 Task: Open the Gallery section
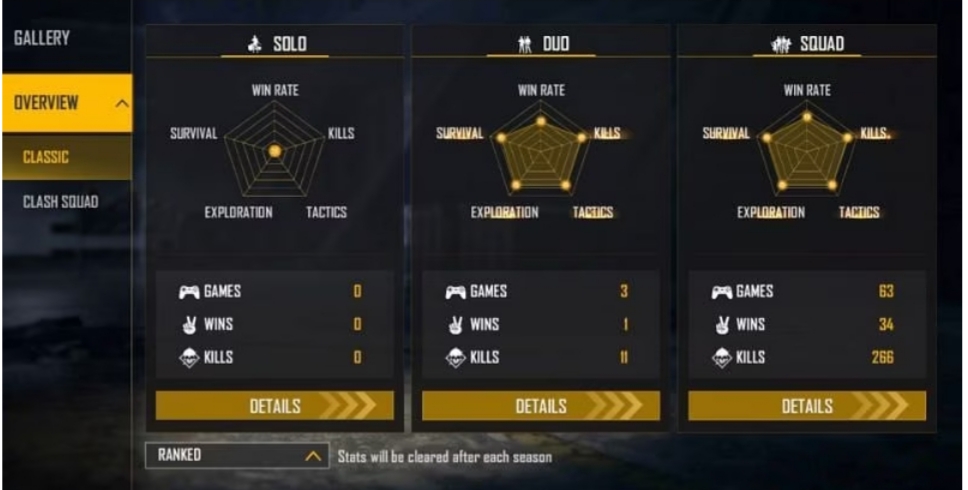pos(42,38)
